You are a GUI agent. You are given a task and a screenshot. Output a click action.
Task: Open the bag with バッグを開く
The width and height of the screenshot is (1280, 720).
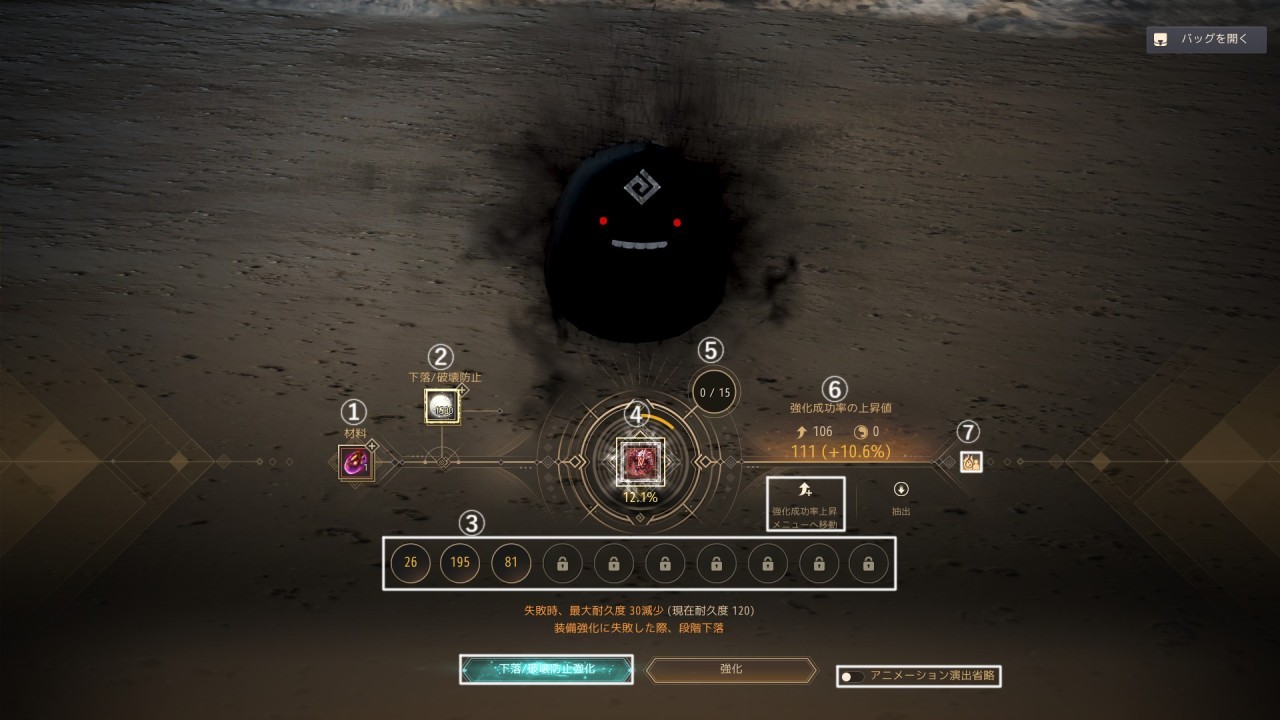tap(1206, 40)
